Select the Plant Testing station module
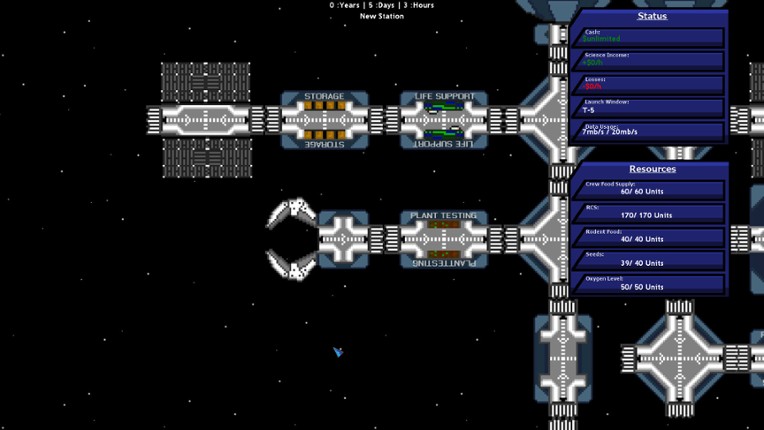Image resolution: width=764 pixels, height=430 pixels. 444,239
